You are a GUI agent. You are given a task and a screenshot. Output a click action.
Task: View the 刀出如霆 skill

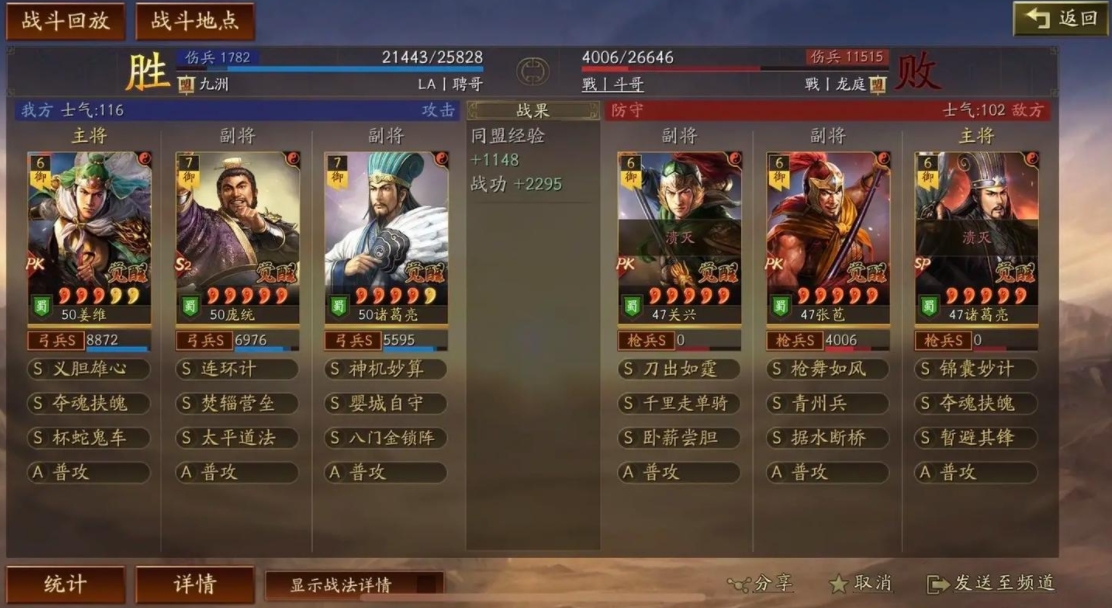click(680, 369)
